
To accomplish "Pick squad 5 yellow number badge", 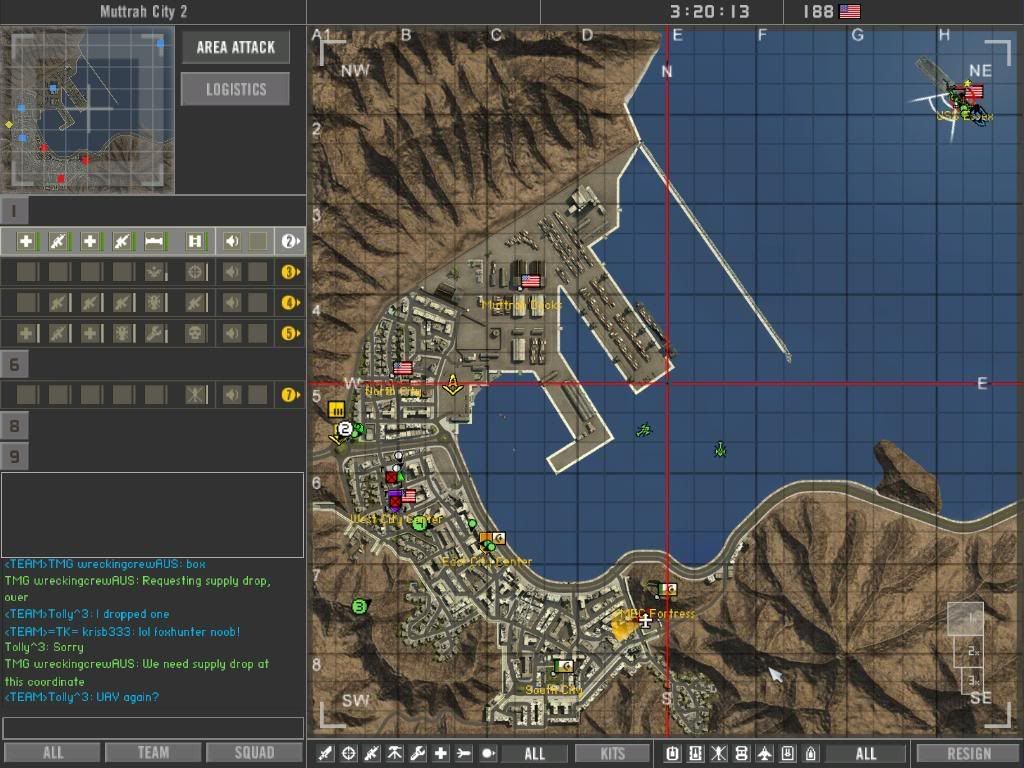I will 290,333.
